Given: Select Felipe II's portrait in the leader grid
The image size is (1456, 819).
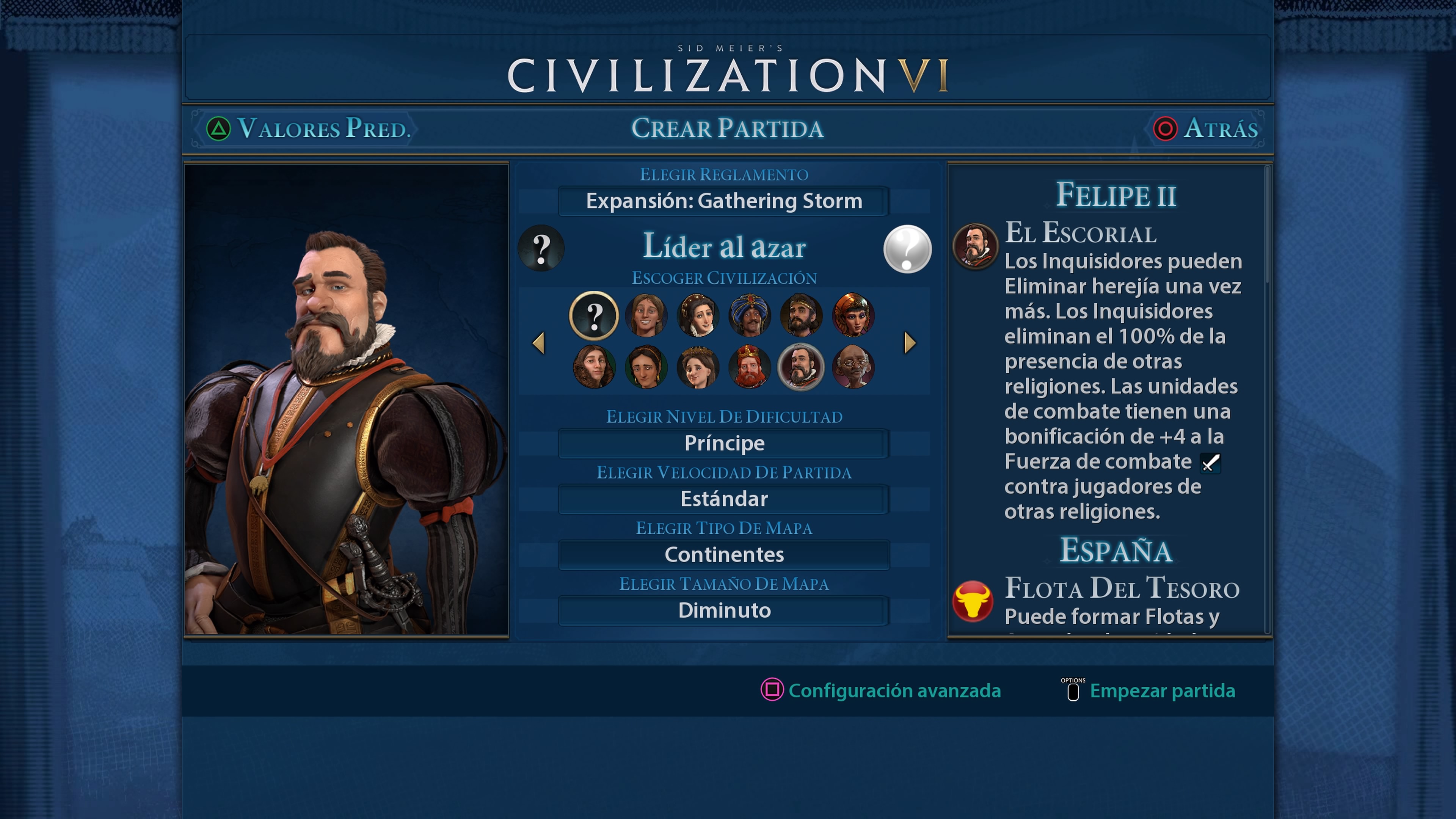Looking at the screenshot, I should tap(801, 367).
